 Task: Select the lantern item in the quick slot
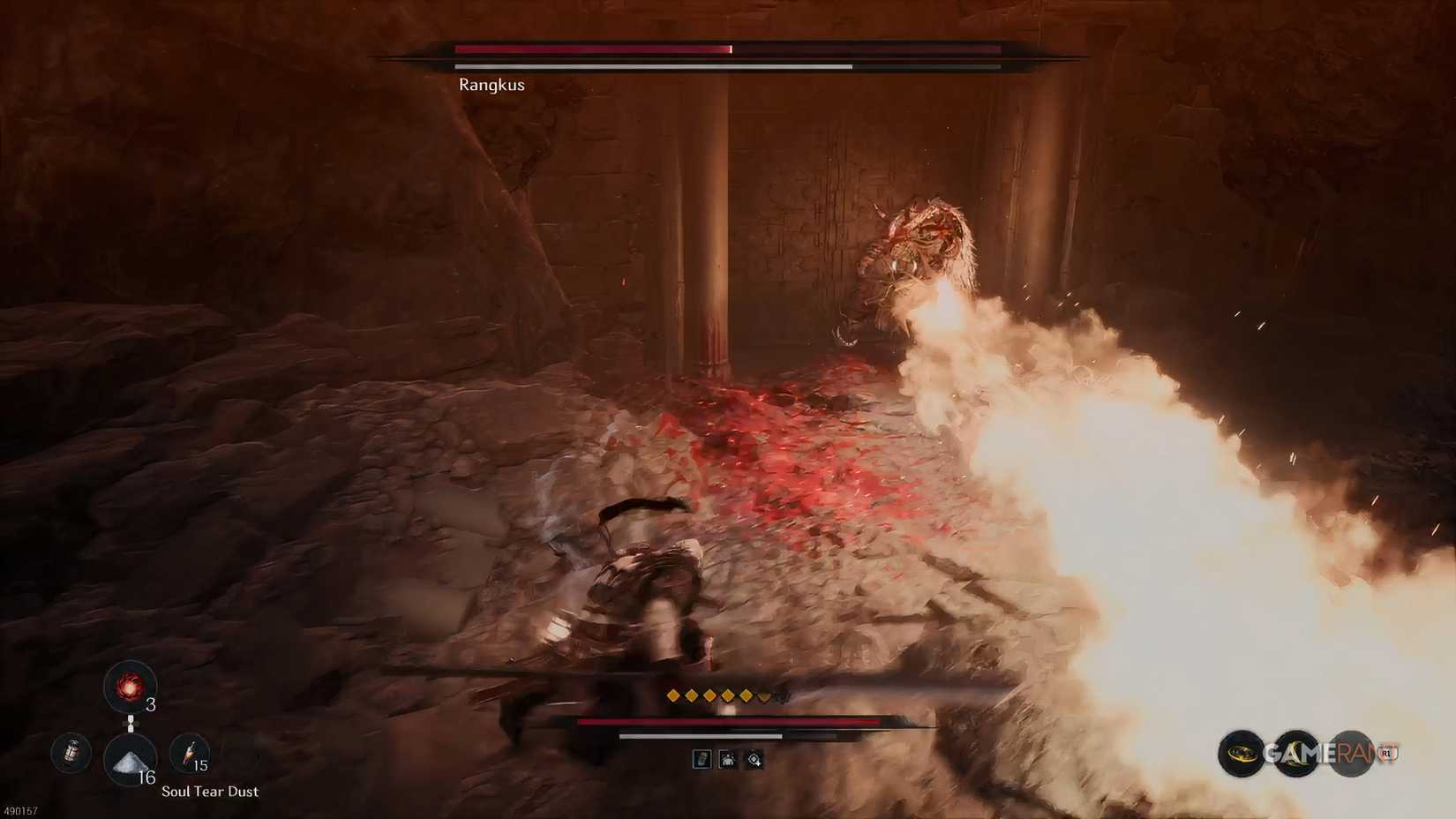(x=70, y=754)
